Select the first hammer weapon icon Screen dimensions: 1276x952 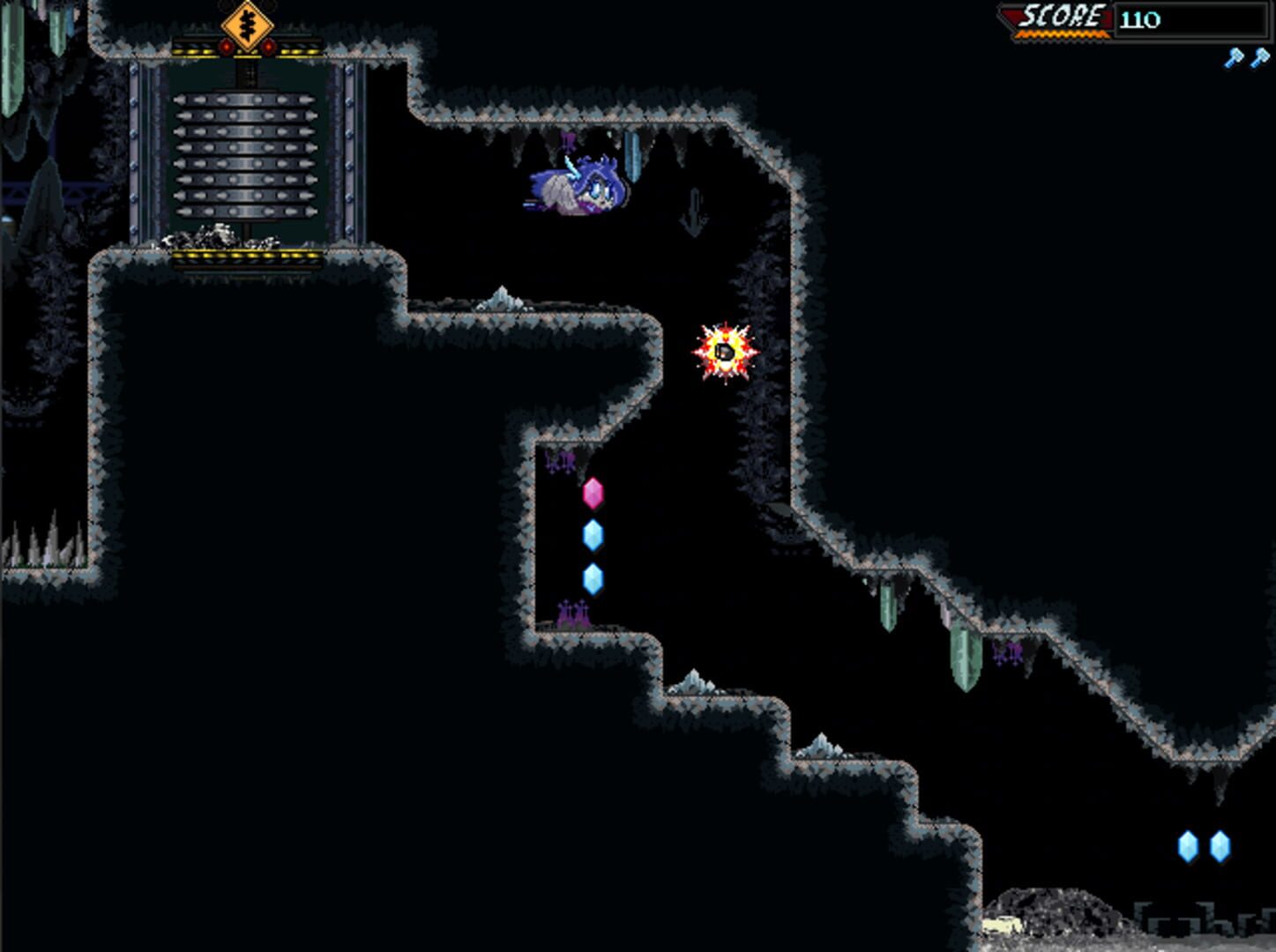1233,56
